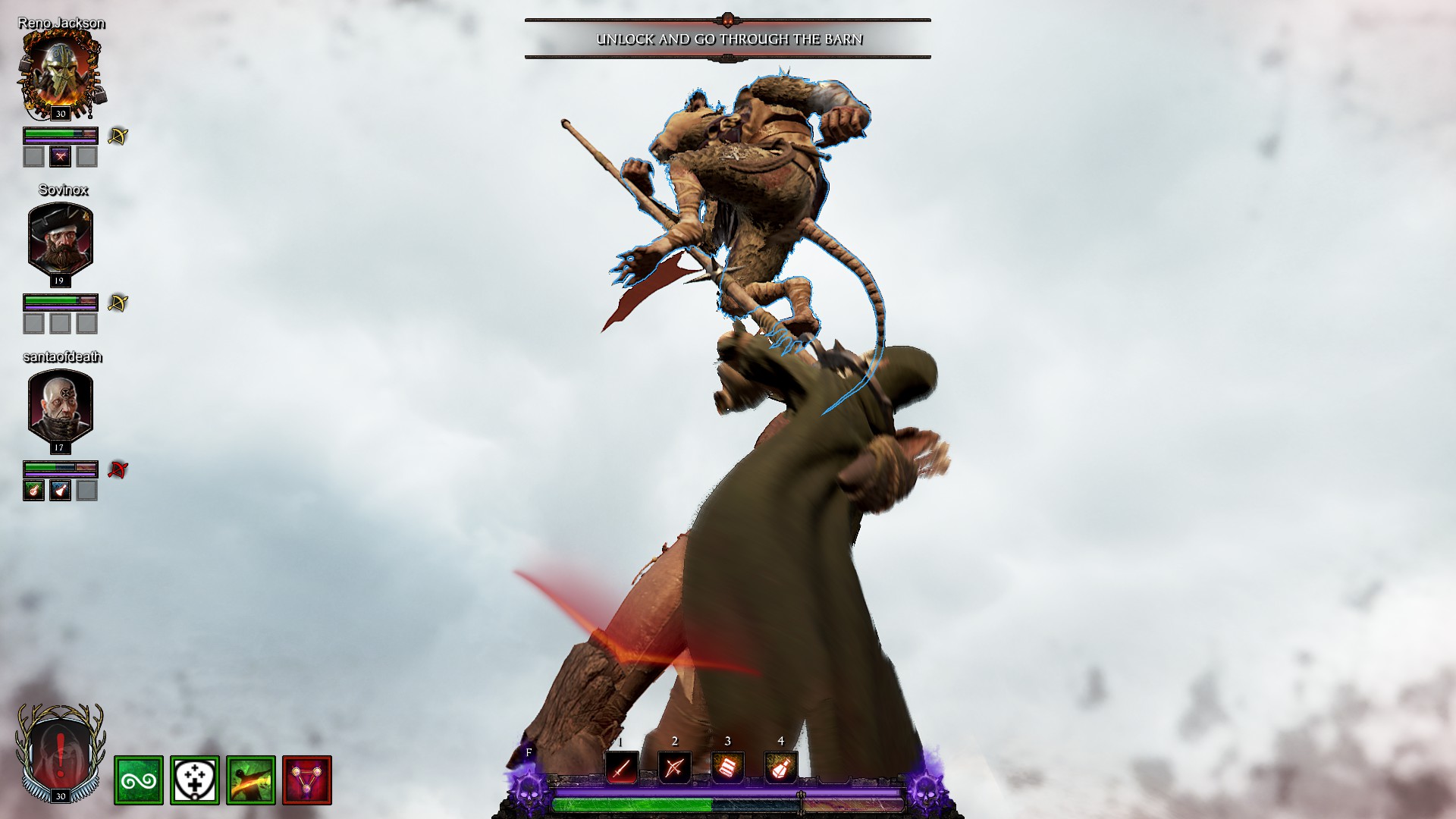Screen dimensions: 1456x819
Task: Select Sovinox's bearded portrait
Action: [x=61, y=237]
